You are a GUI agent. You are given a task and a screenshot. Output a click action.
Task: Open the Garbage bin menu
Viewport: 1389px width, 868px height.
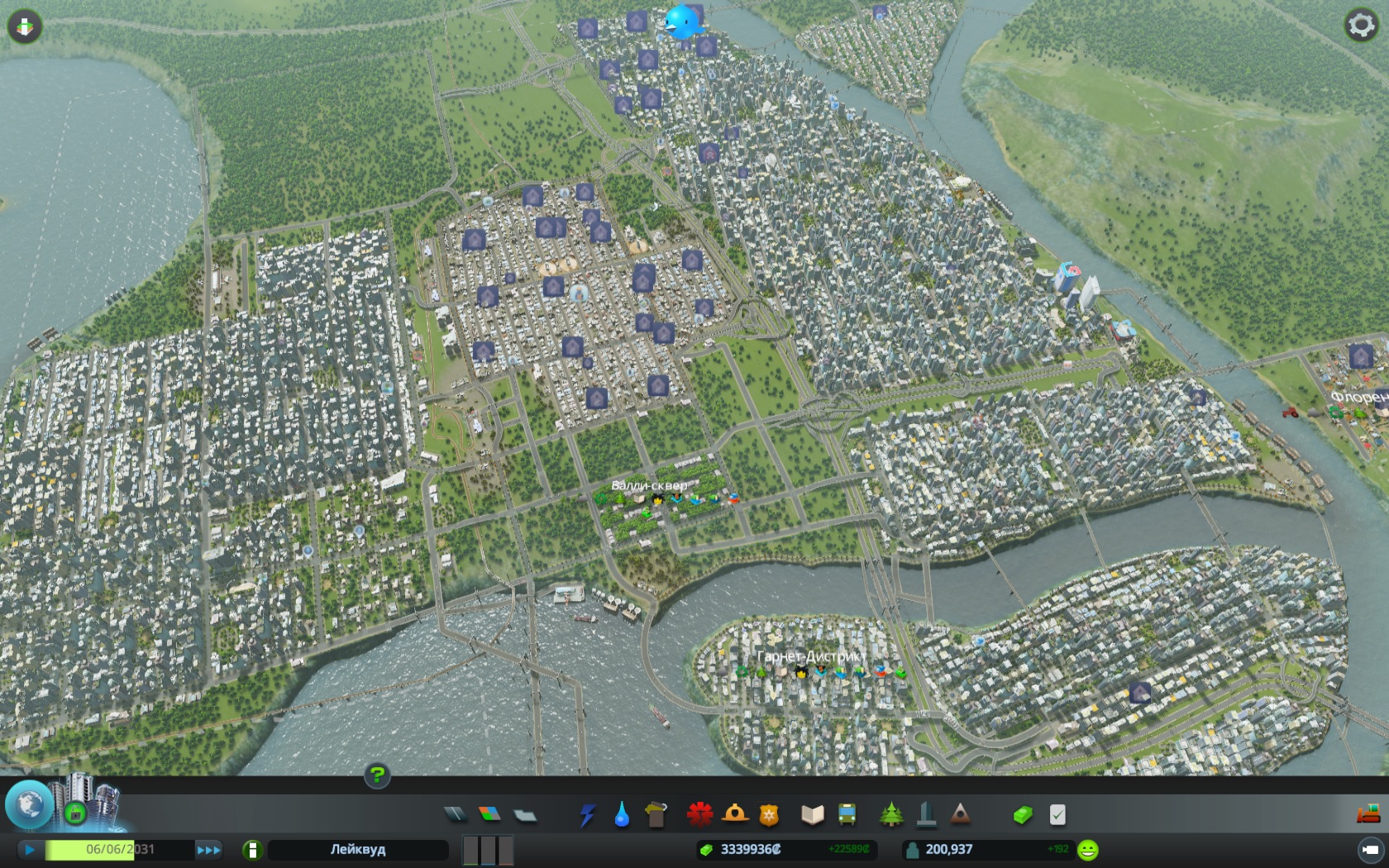(656, 815)
